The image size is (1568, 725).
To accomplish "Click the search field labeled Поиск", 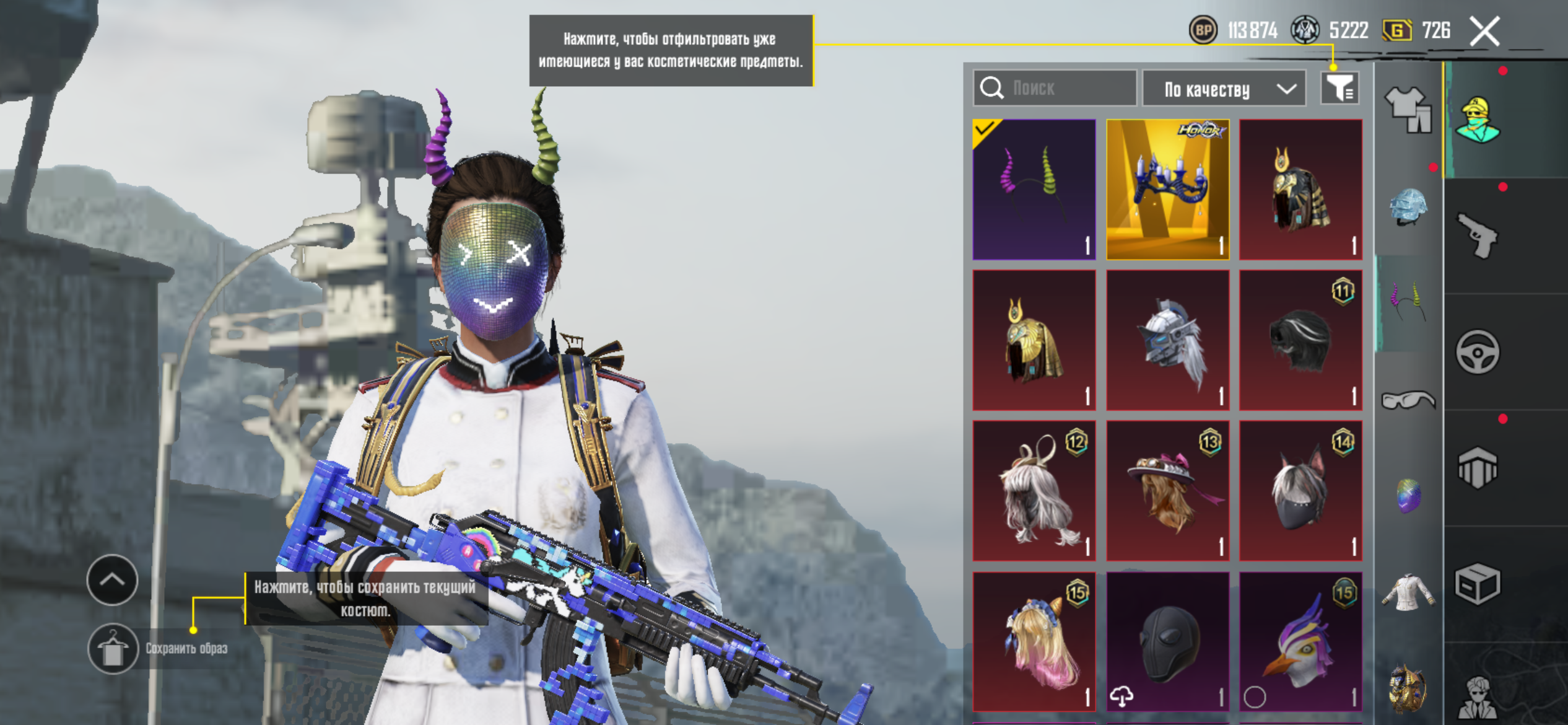I will [1055, 88].
